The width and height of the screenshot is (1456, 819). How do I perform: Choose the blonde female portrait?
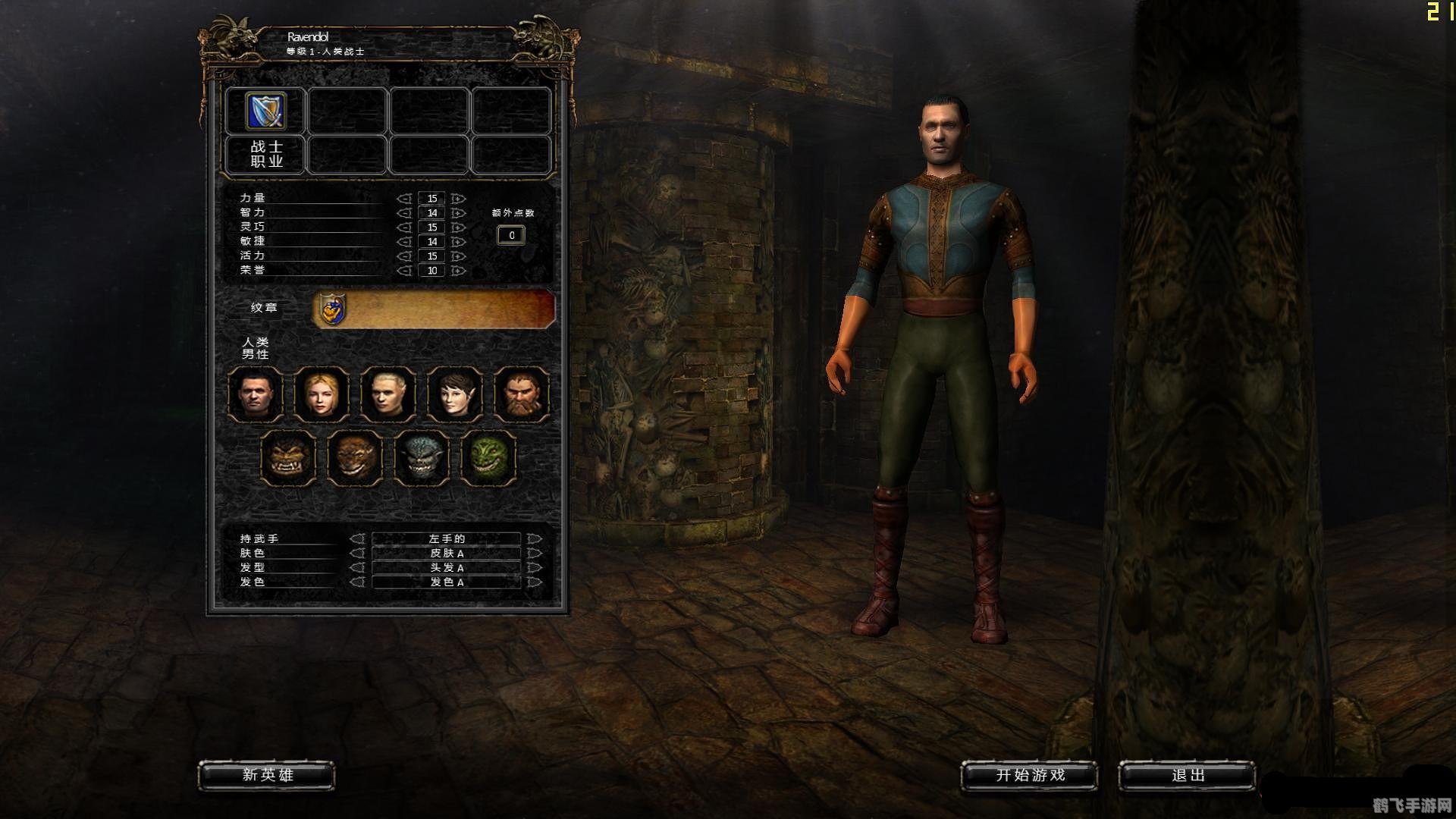322,394
